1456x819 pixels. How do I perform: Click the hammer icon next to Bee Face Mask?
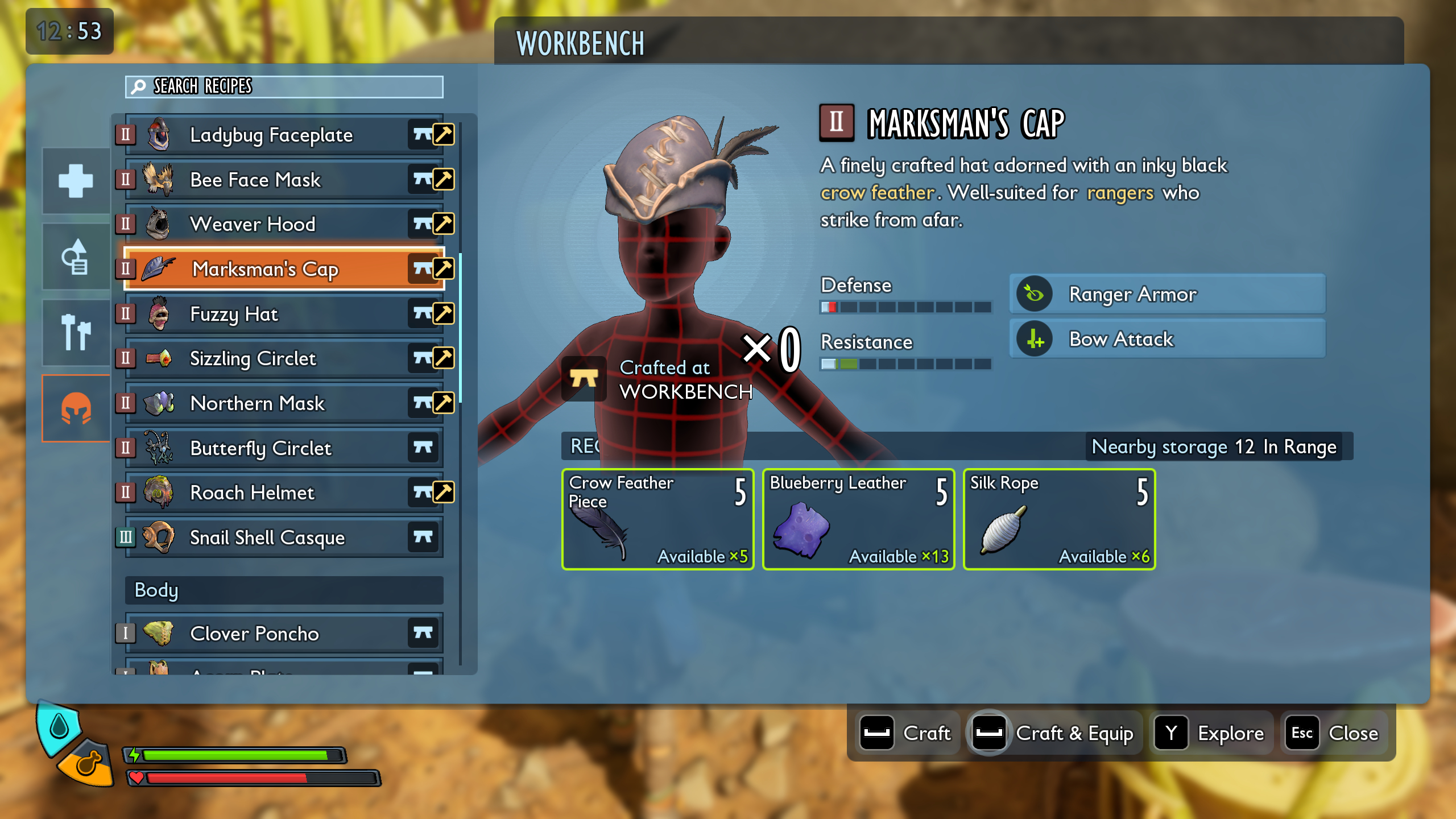(x=444, y=180)
